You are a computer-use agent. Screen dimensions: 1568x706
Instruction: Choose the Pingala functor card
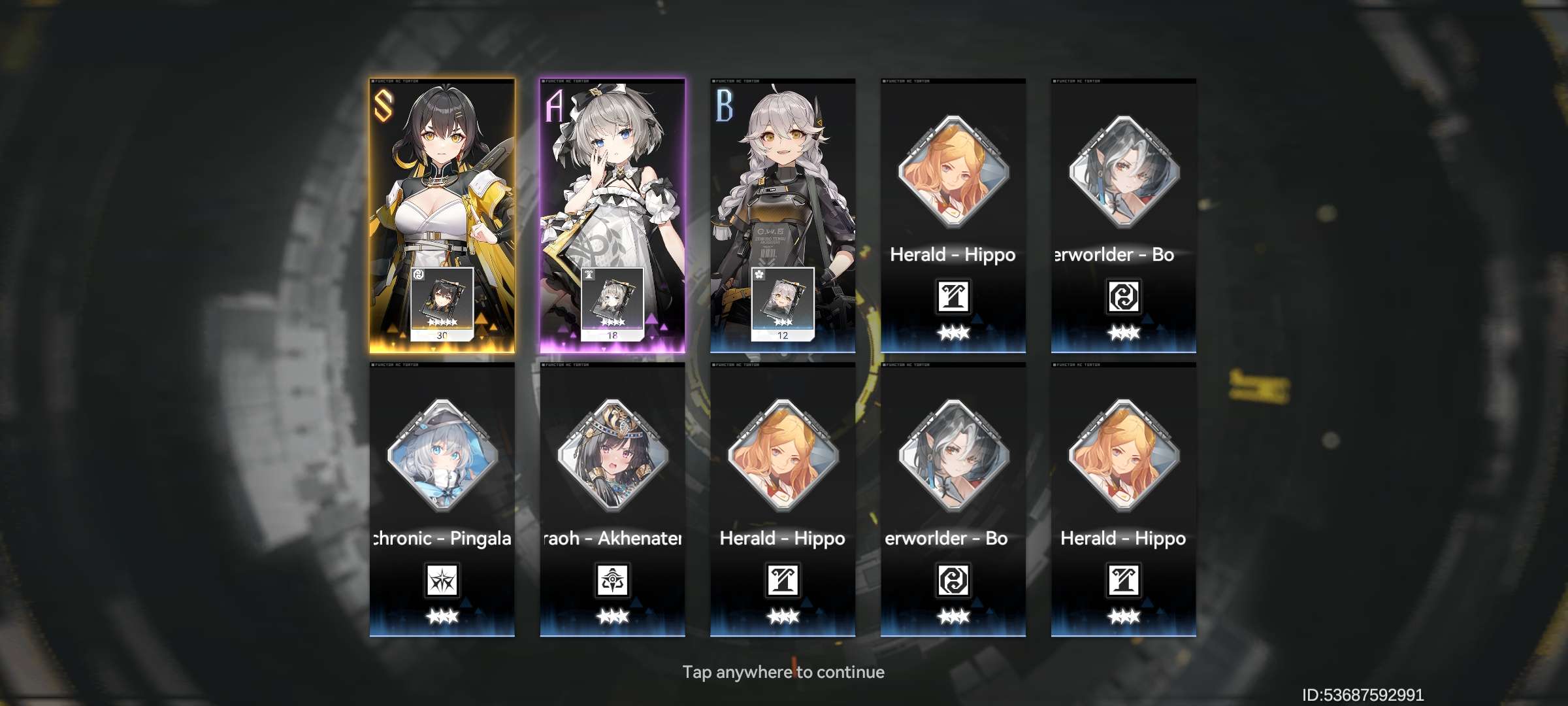point(442,499)
